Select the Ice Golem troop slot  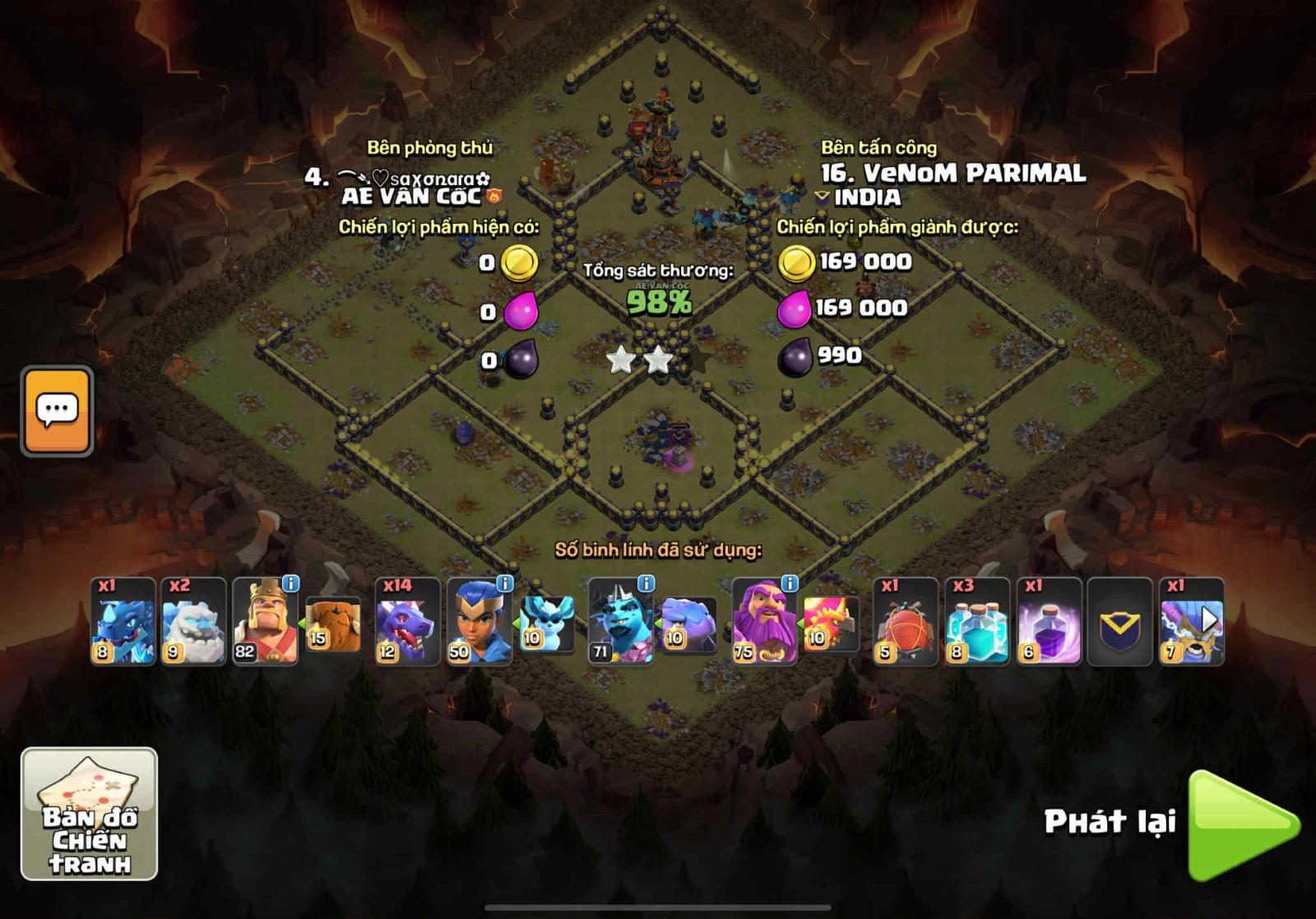pyautogui.click(x=193, y=622)
